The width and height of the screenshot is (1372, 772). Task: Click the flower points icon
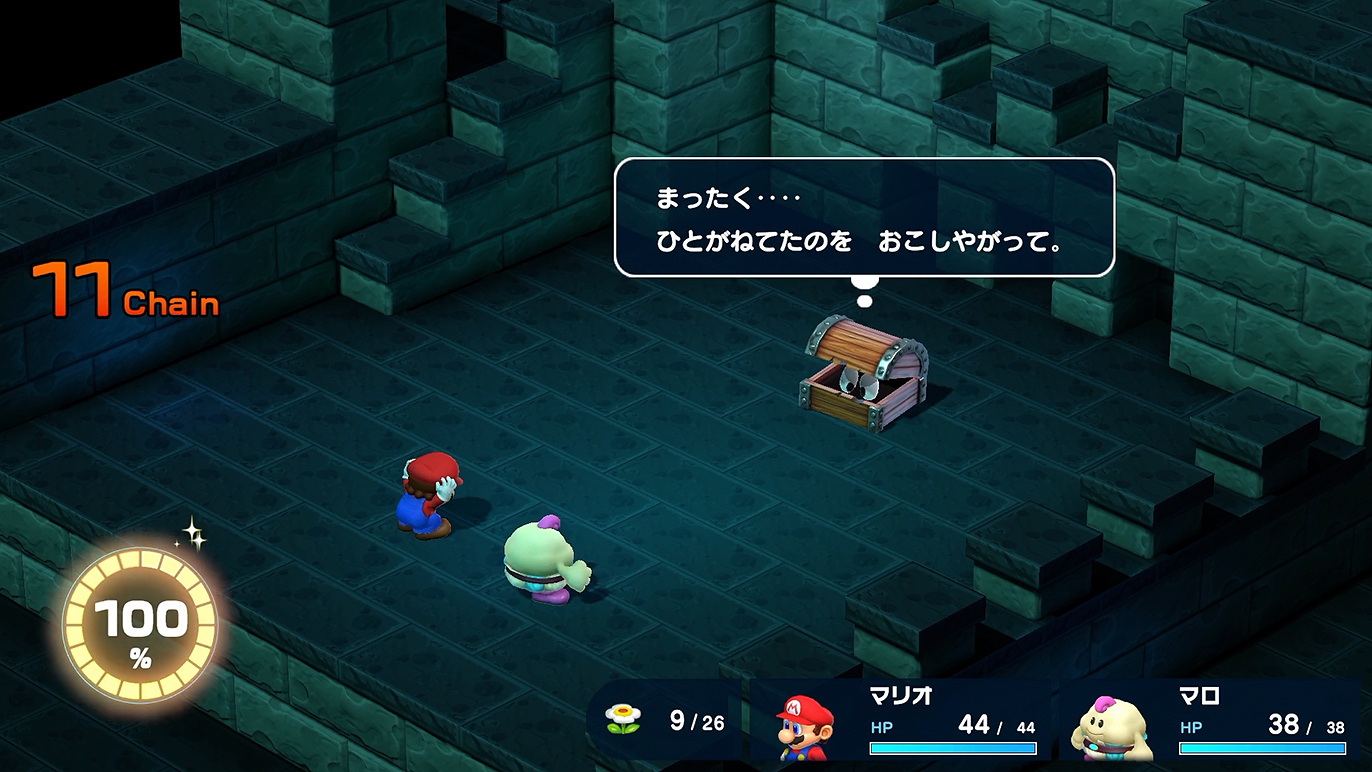coord(623,720)
